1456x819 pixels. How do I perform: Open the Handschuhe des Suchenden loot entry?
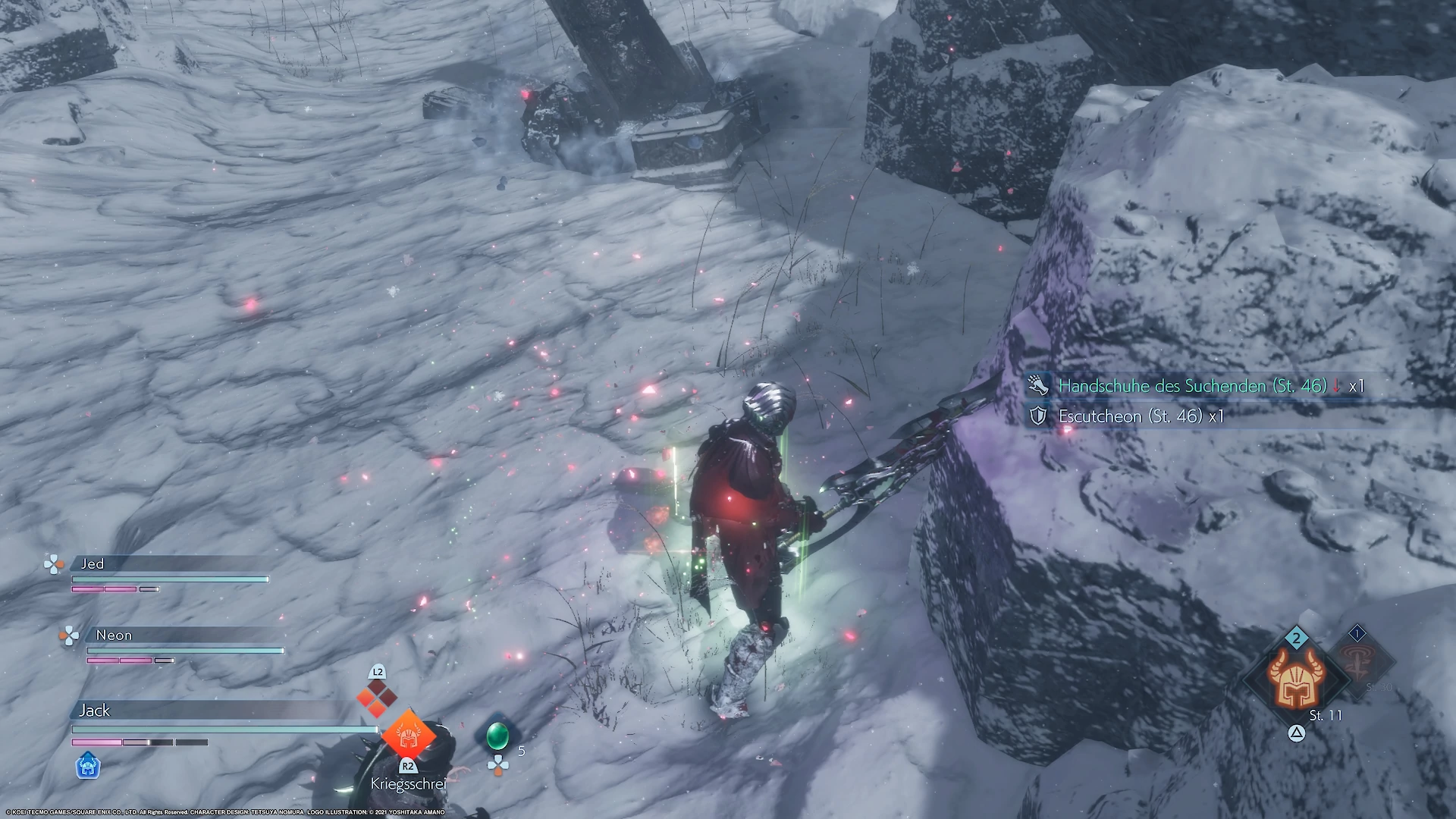pyautogui.click(x=1192, y=386)
